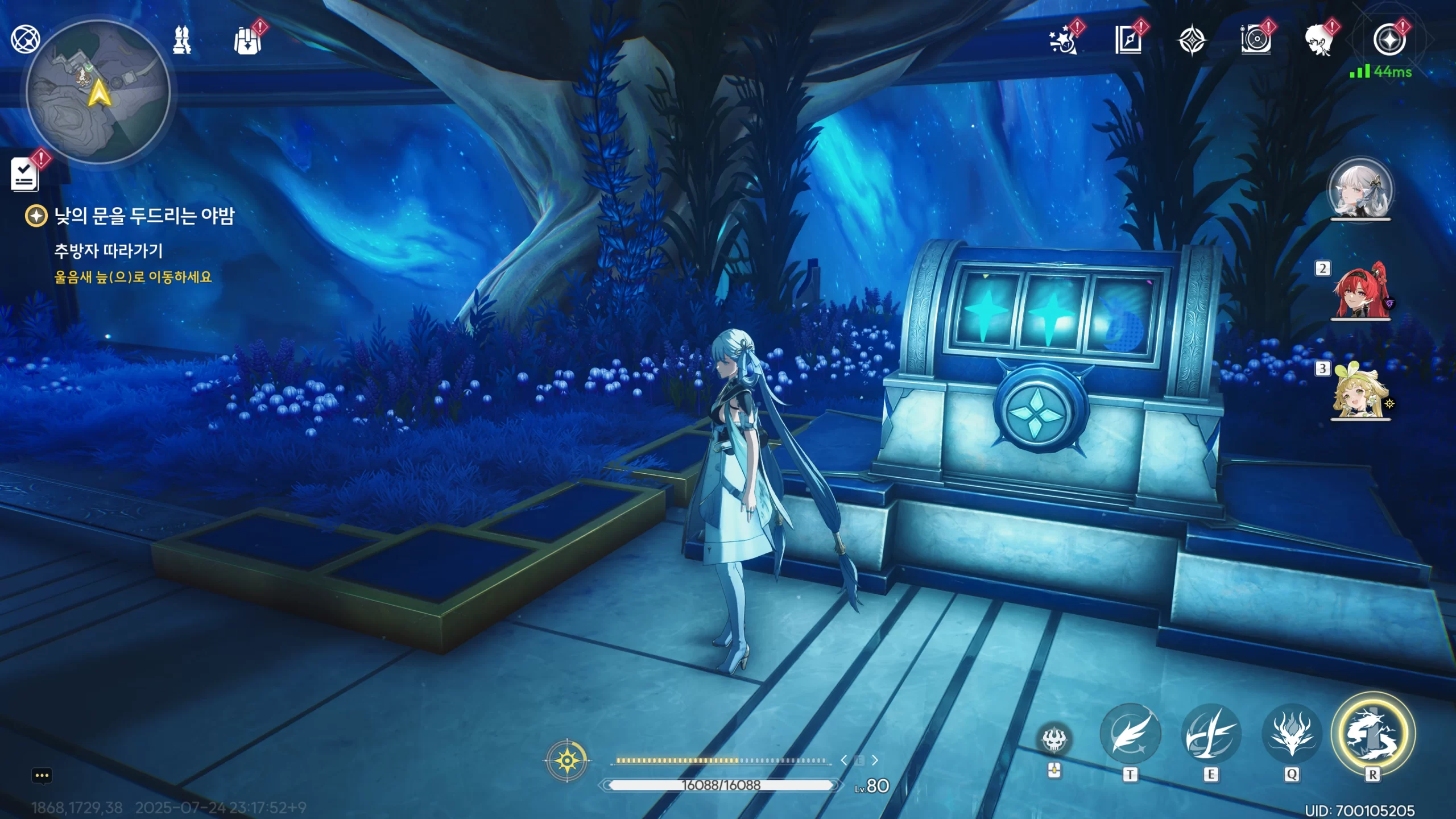Trigger the feather wing skill icon

pos(1130,734)
